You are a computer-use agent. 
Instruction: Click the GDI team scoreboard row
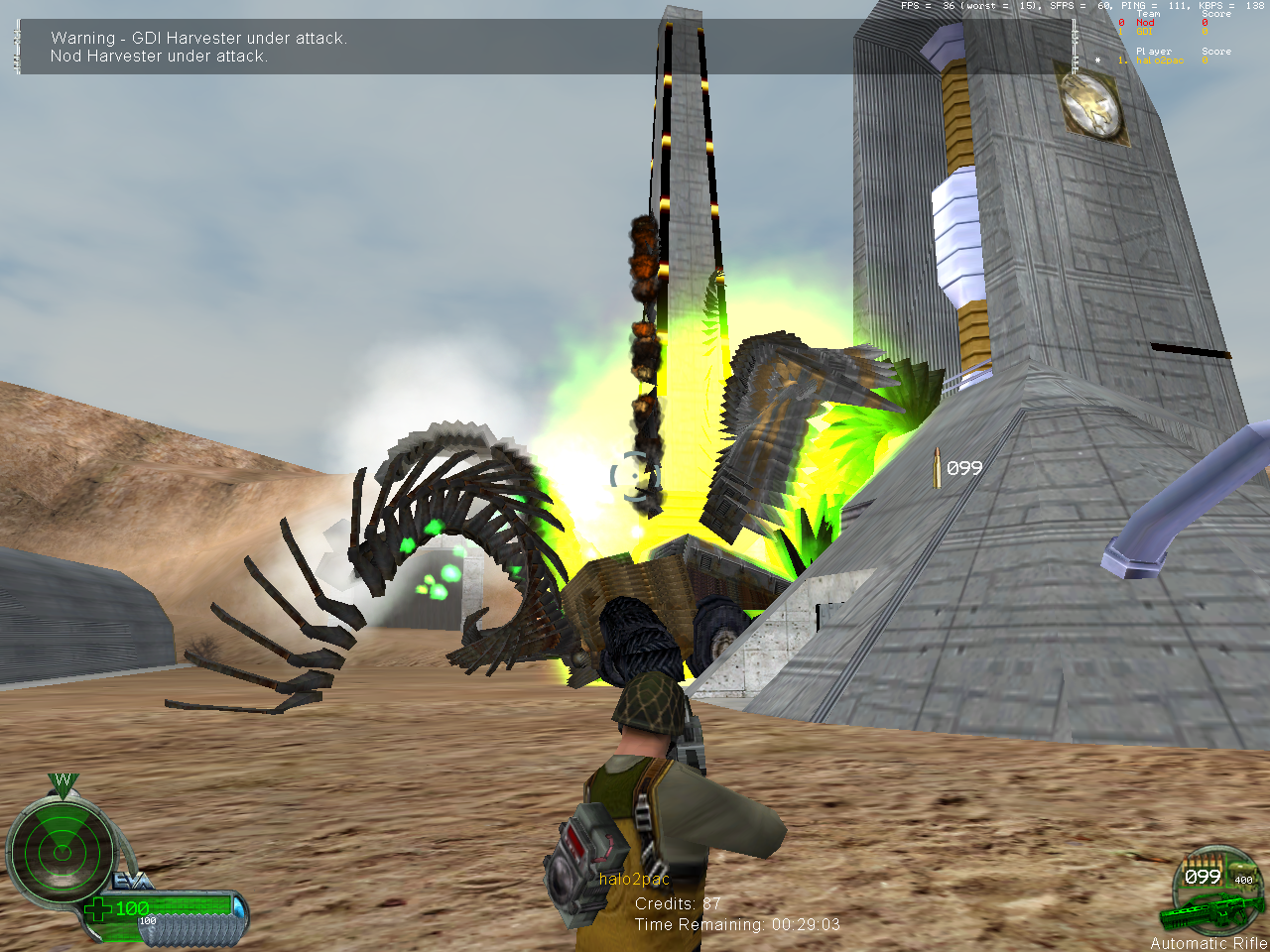(1145, 32)
